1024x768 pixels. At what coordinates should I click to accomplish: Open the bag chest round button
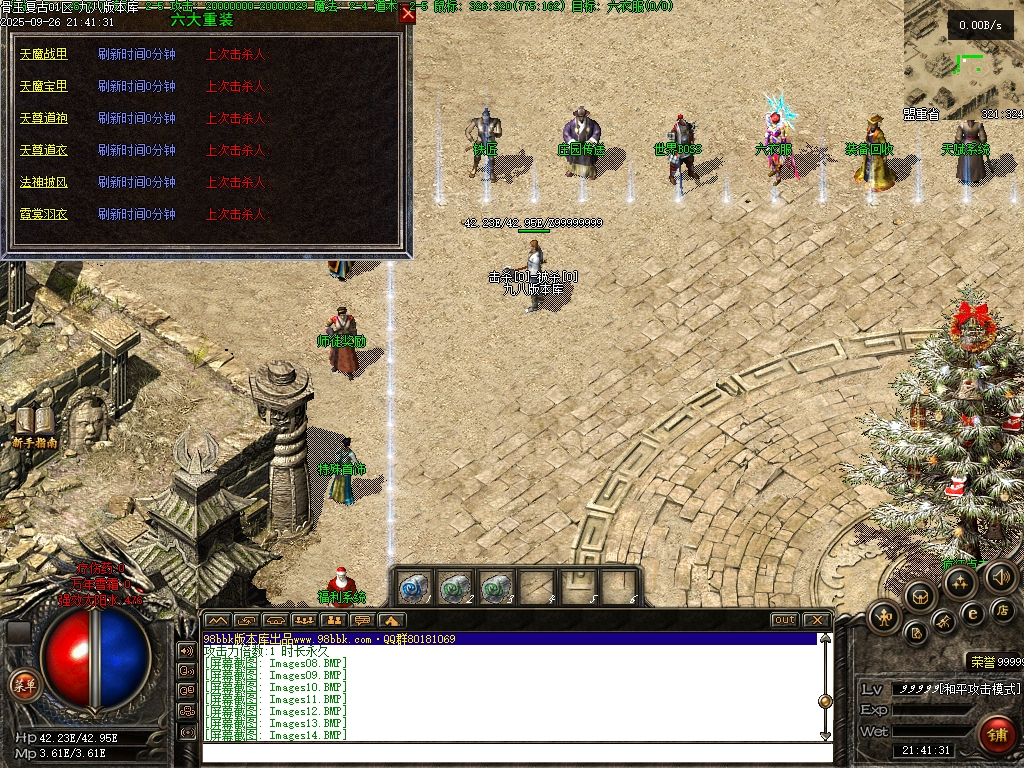[x=920, y=597]
